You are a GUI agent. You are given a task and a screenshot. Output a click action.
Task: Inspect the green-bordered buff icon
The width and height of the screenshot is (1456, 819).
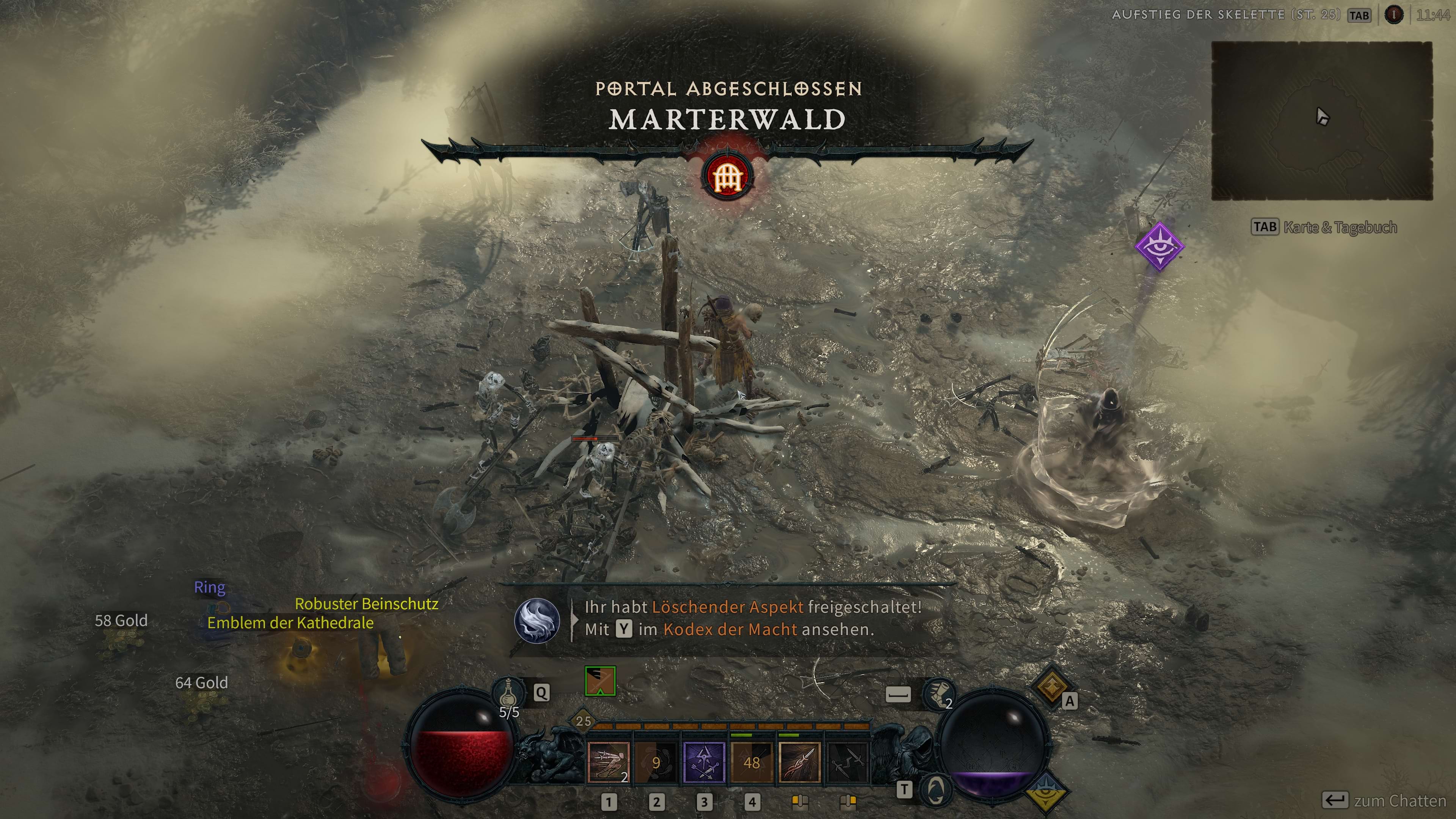(600, 681)
